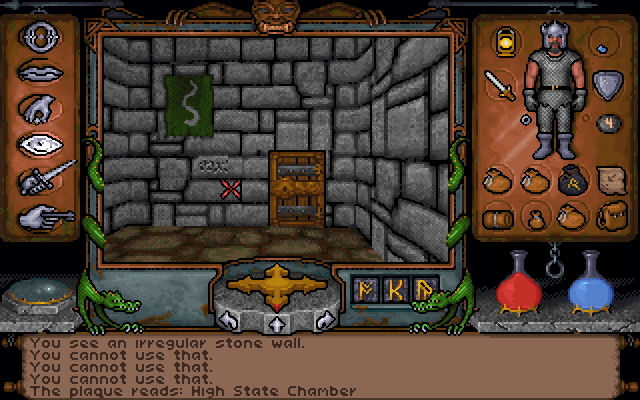Cast the spell on the rune shelf

[x=397, y=288]
